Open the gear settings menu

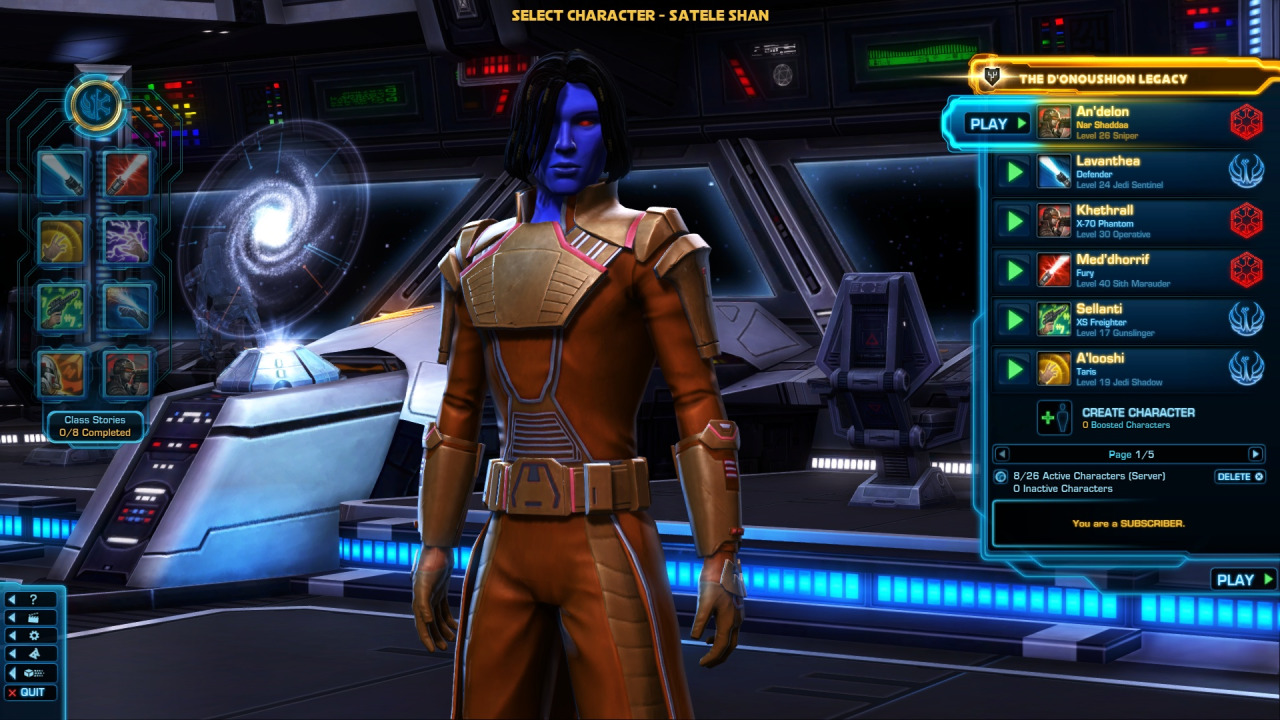(31, 636)
